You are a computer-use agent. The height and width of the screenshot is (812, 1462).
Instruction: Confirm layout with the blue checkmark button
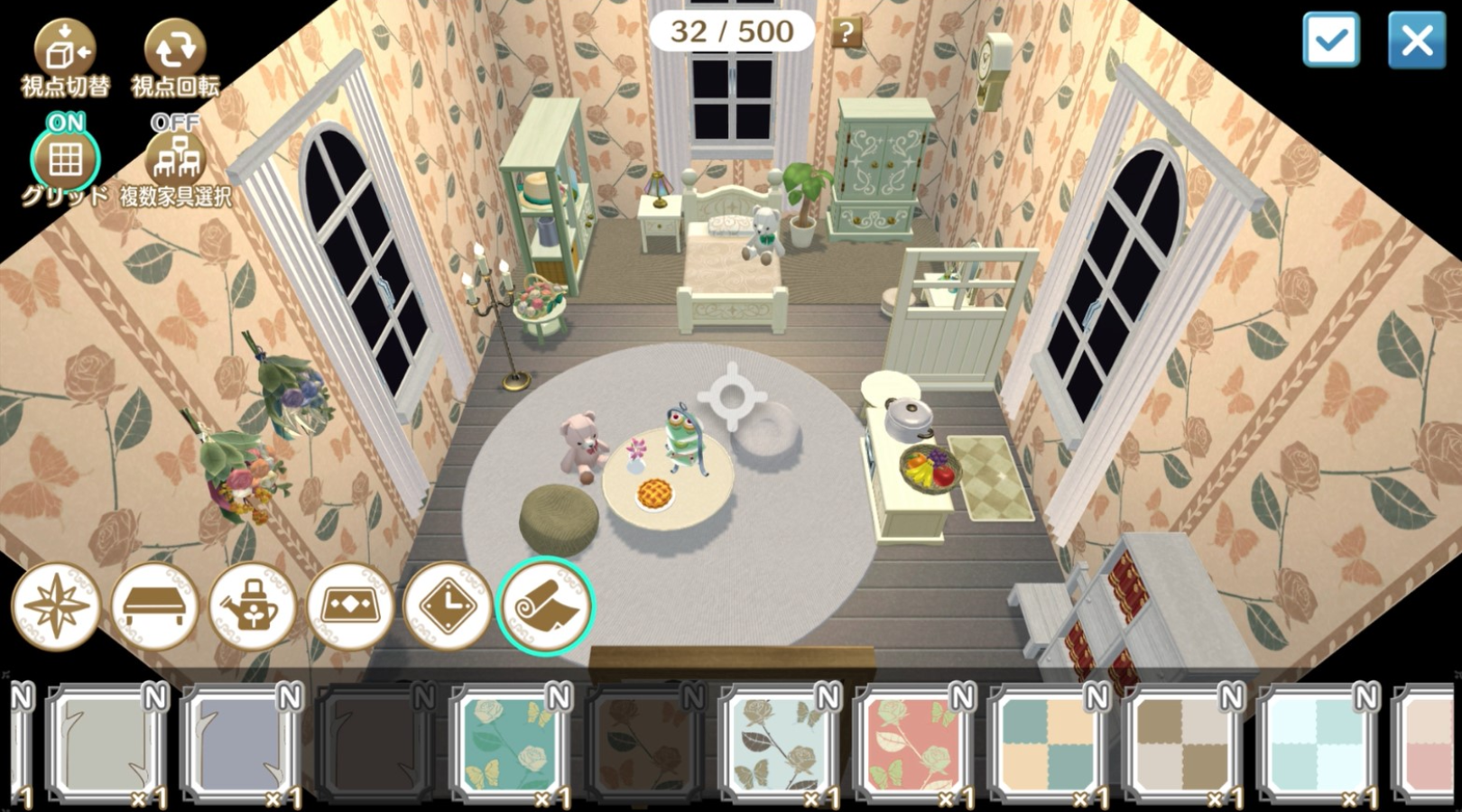pos(1331,40)
